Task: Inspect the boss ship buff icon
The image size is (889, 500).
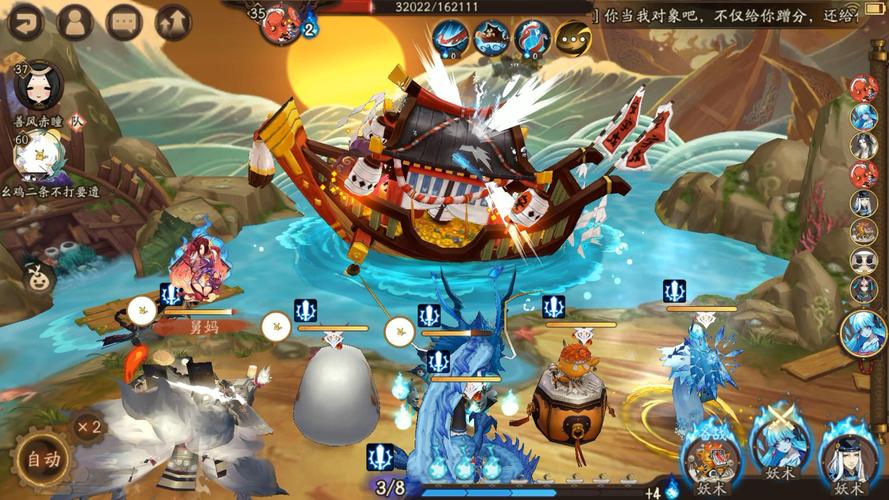Action: click(x=491, y=37)
